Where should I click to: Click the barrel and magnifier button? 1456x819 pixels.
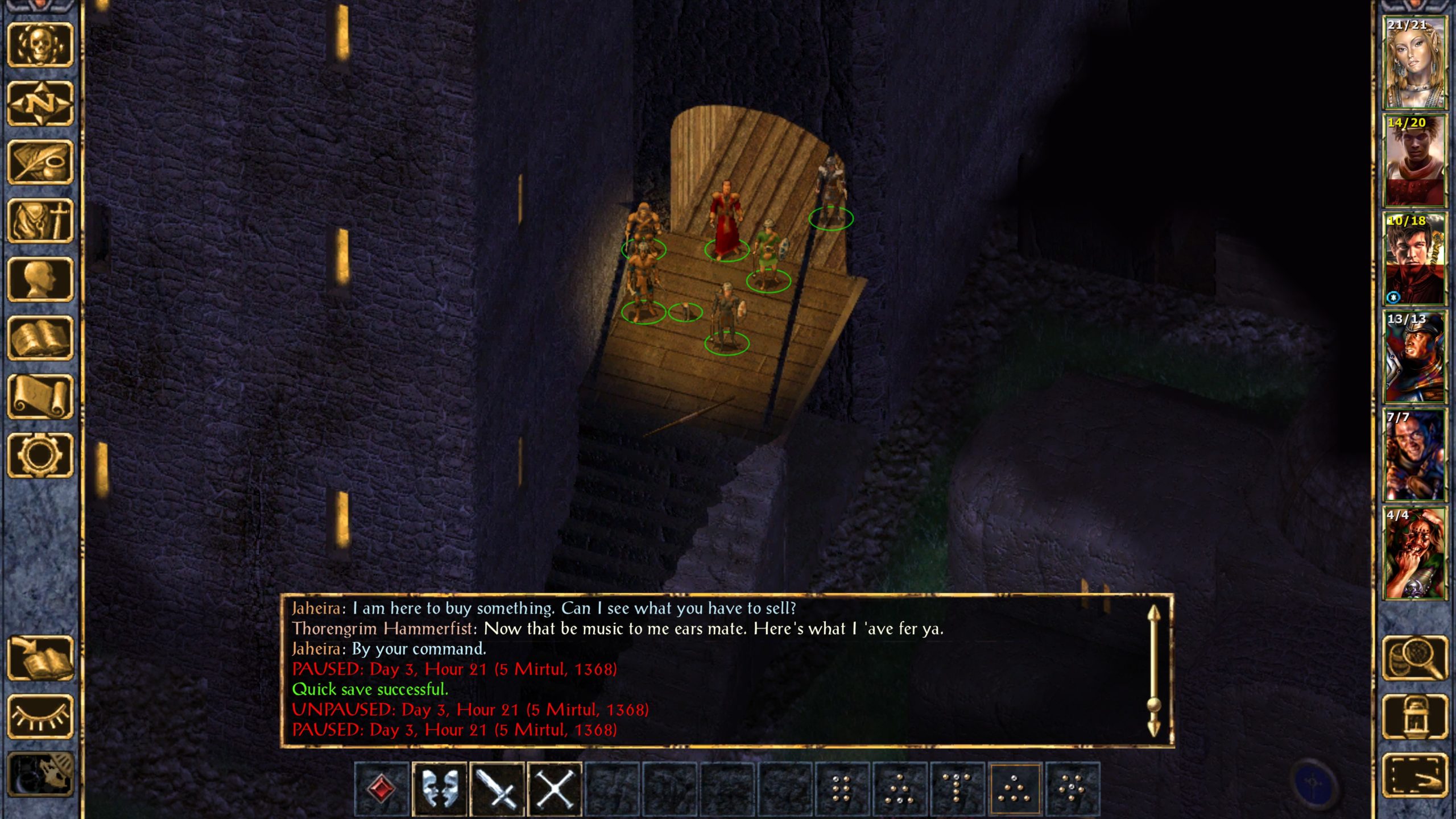[1414, 658]
